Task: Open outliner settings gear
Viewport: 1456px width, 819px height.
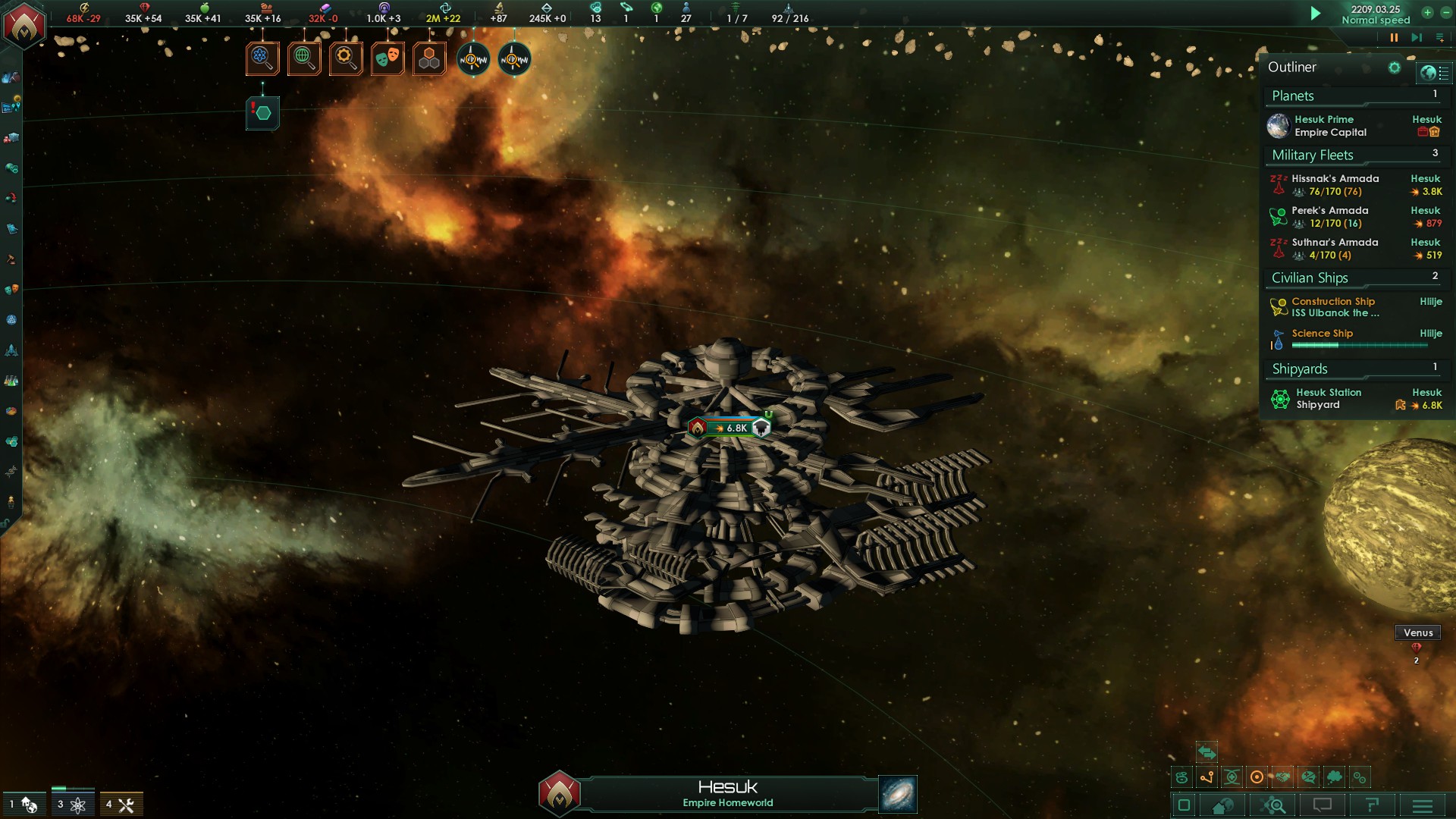Action: [x=1394, y=67]
